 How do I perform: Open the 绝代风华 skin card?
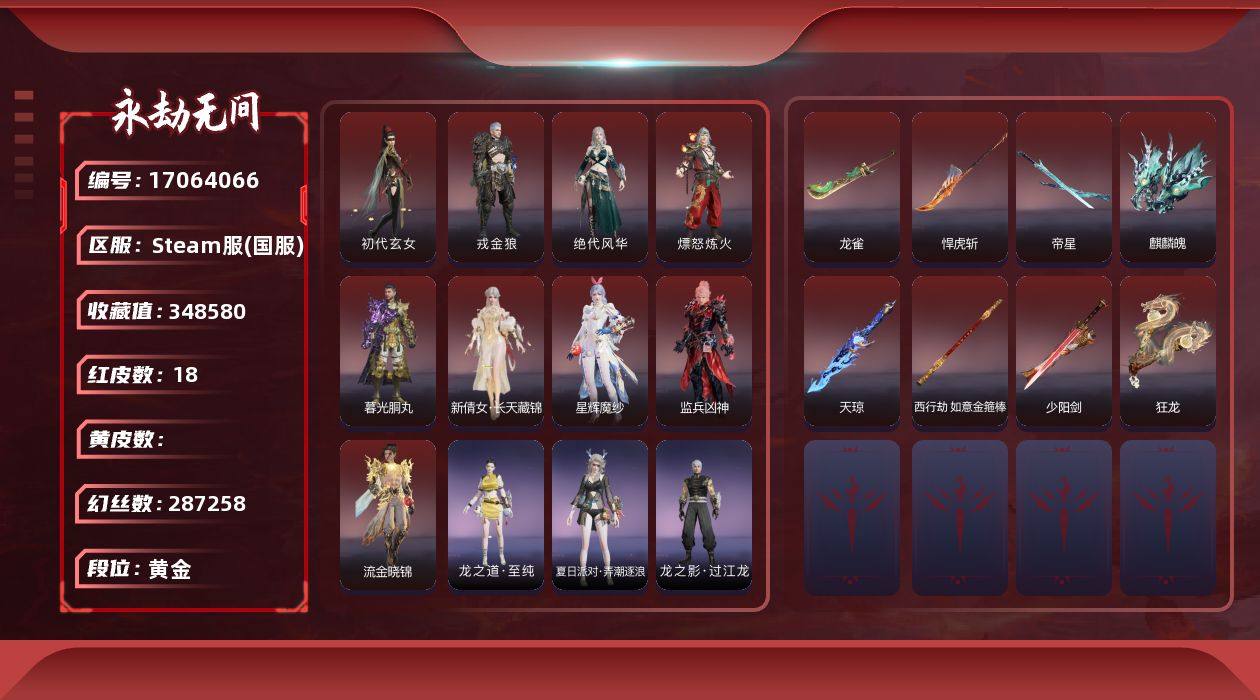(x=600, y=186)
